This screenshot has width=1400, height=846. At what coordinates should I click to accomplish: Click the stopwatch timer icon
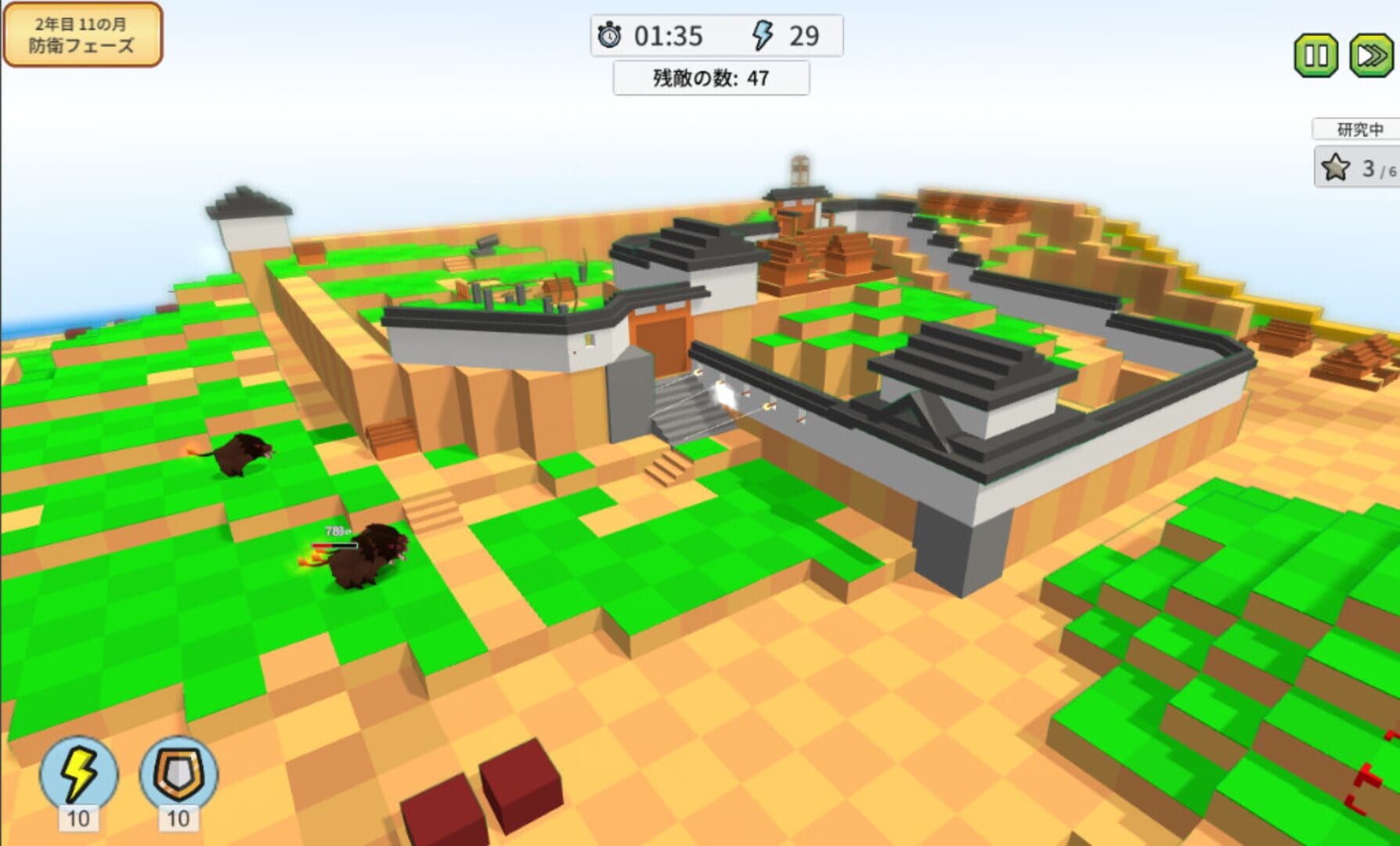(x=609, y=36)
